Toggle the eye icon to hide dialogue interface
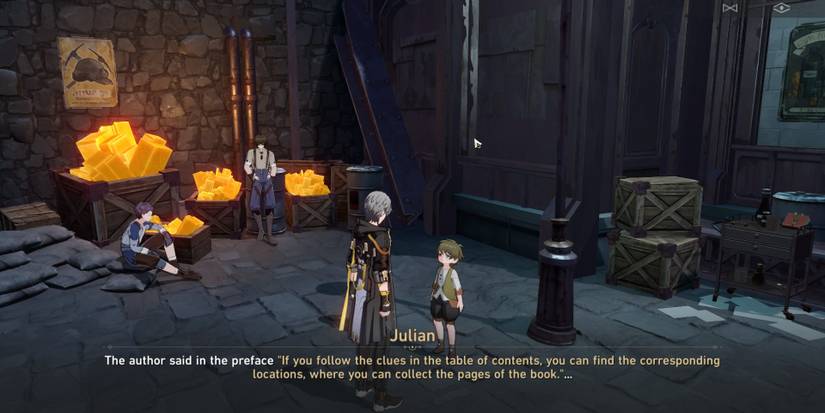 coord(781,8)
